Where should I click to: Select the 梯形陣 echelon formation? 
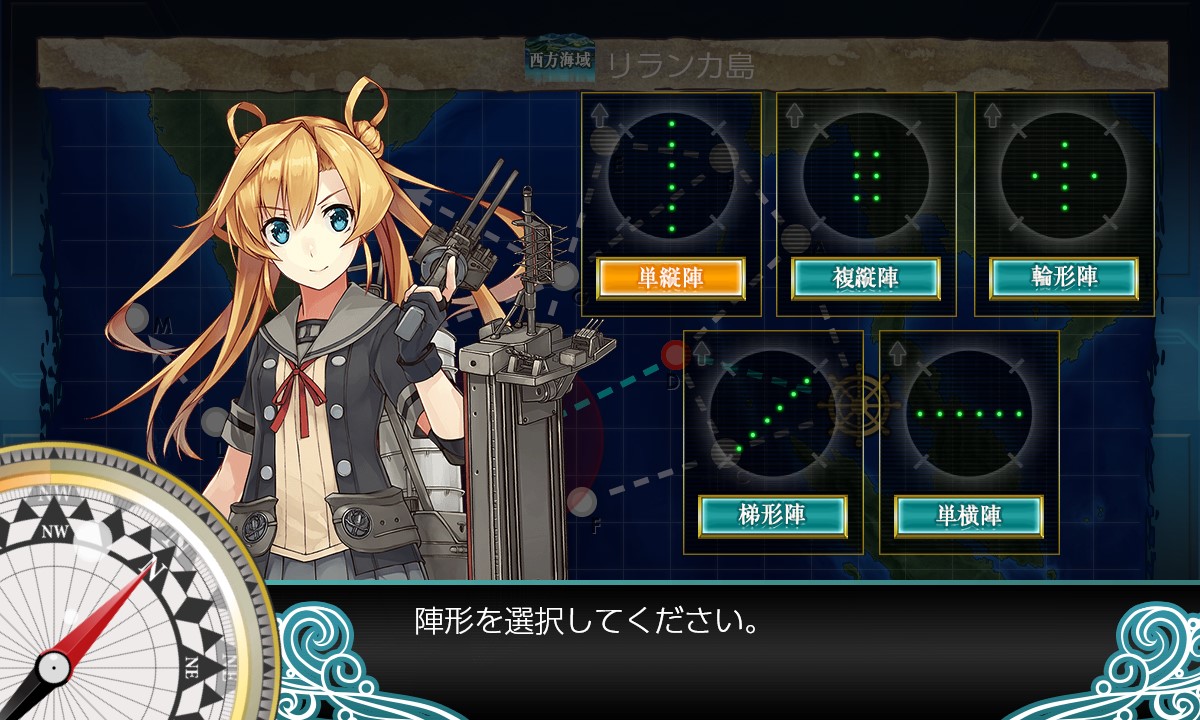pyautogui.click(x=772, y=516)
